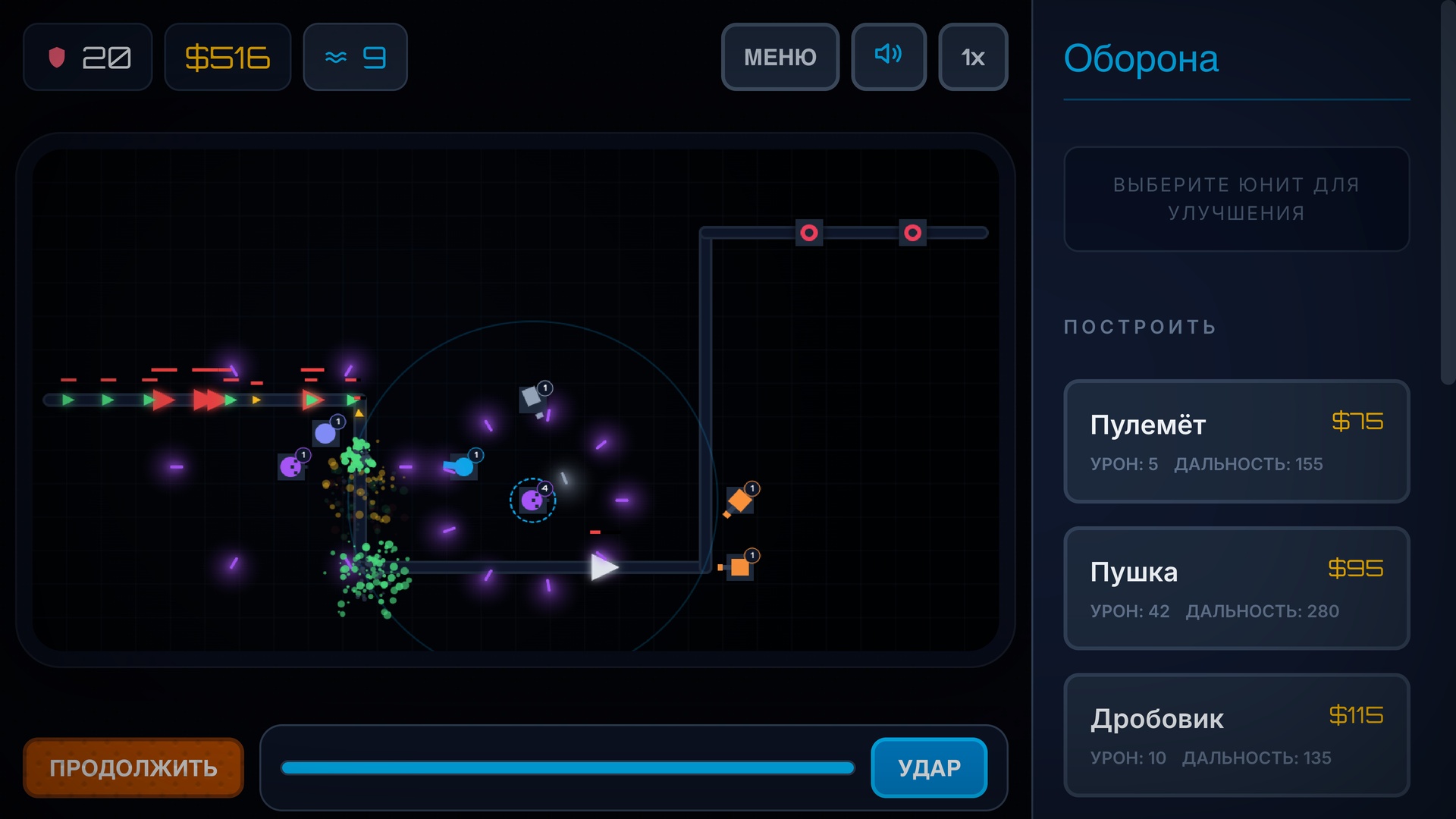Open the МЕНЮ menu
Image resolution: width=1456 pixels, height=819 pixels.
pos(780,56)
